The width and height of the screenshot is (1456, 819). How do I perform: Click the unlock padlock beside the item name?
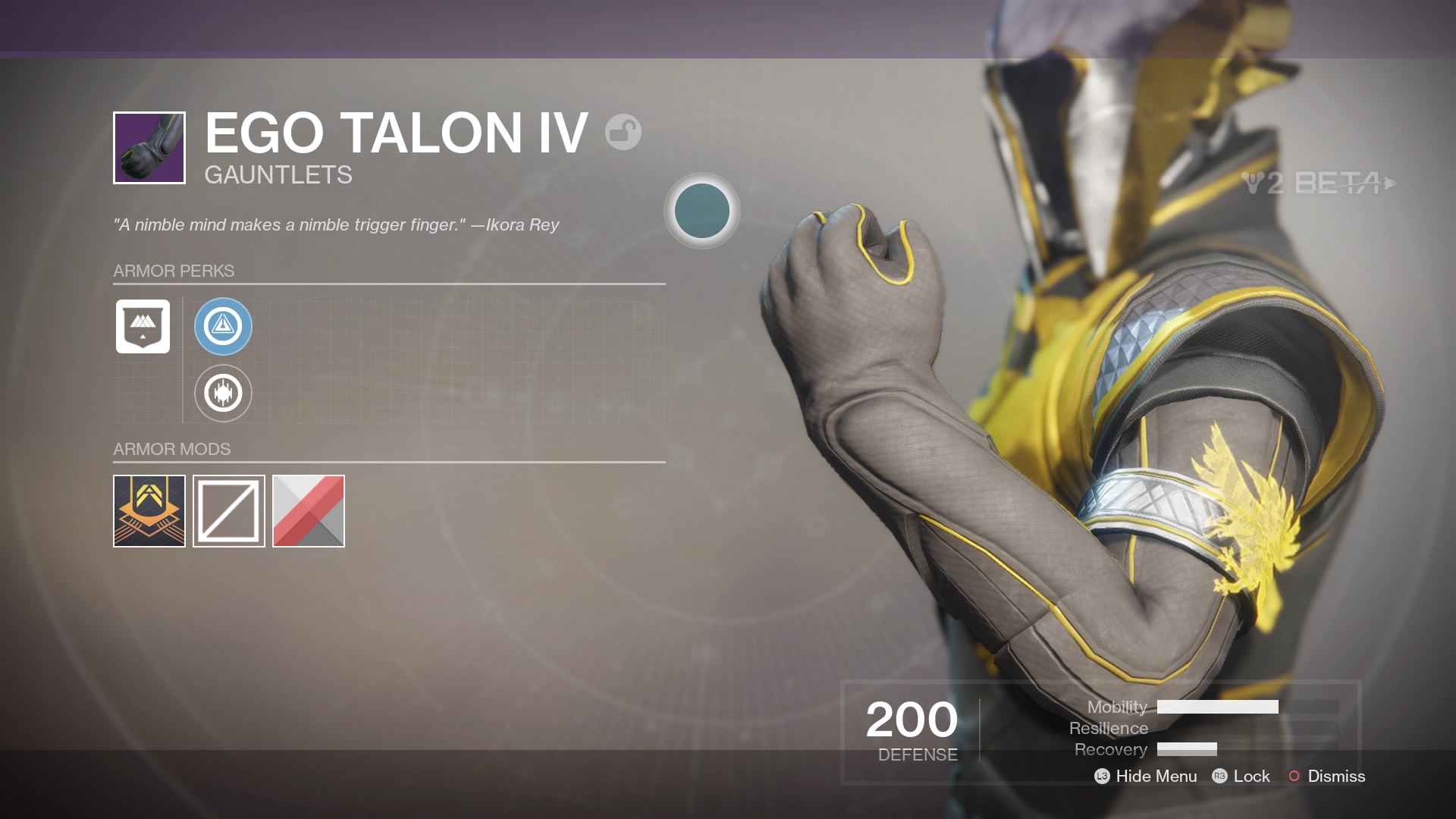coord(623,132)
